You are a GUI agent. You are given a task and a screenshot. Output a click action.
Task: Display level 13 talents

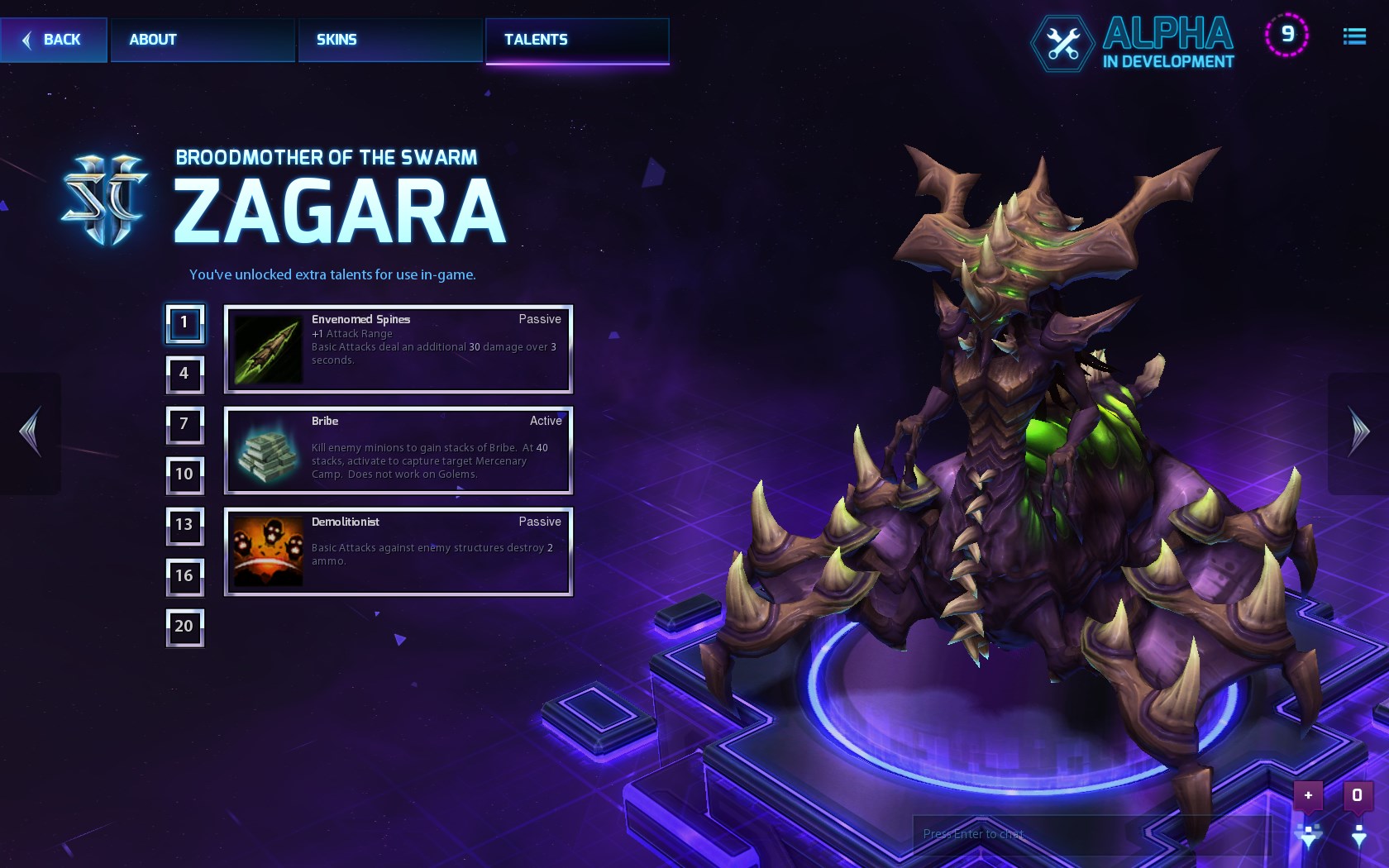click(184, 525)
